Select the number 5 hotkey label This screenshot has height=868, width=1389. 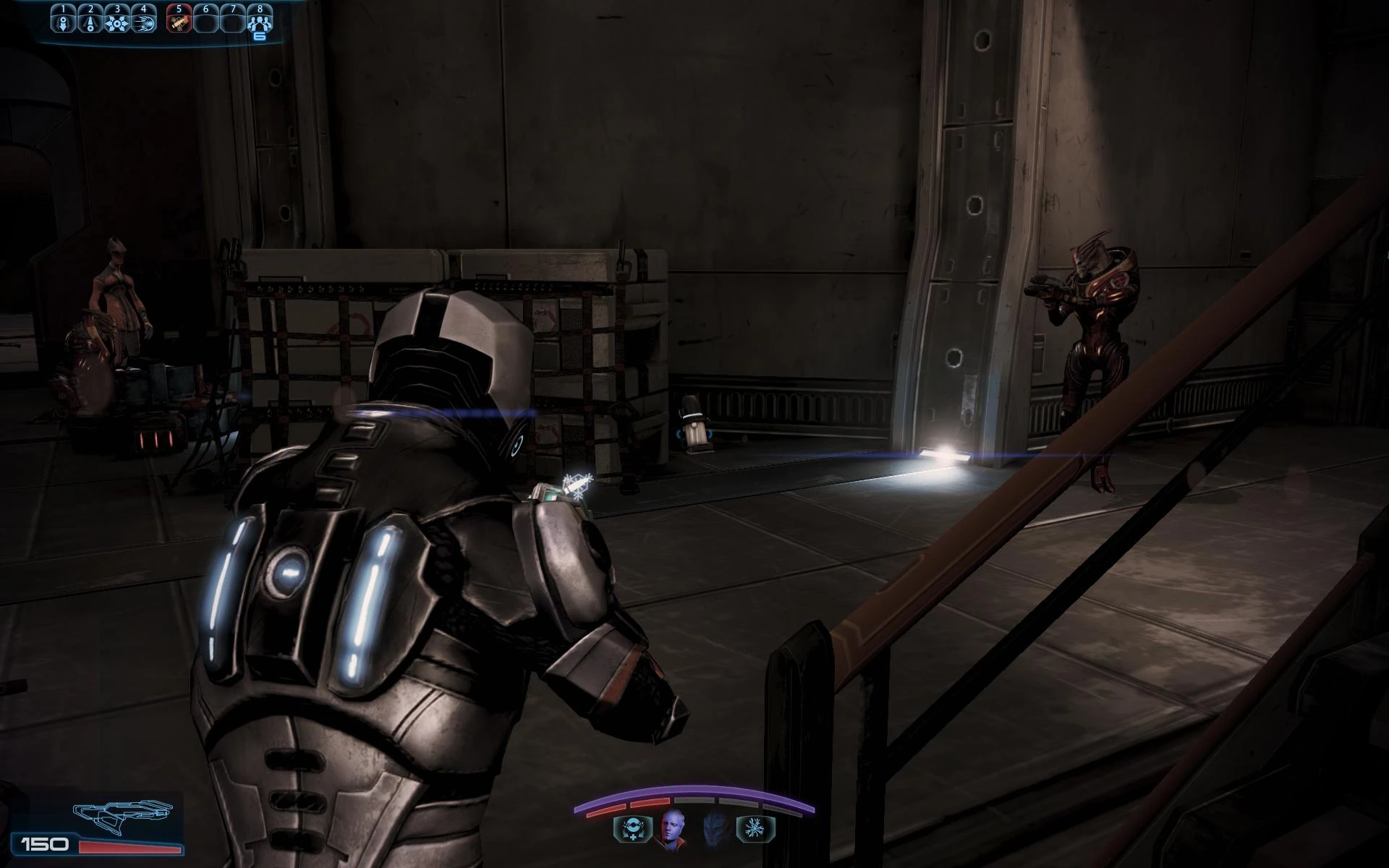(x=179, y=9)
